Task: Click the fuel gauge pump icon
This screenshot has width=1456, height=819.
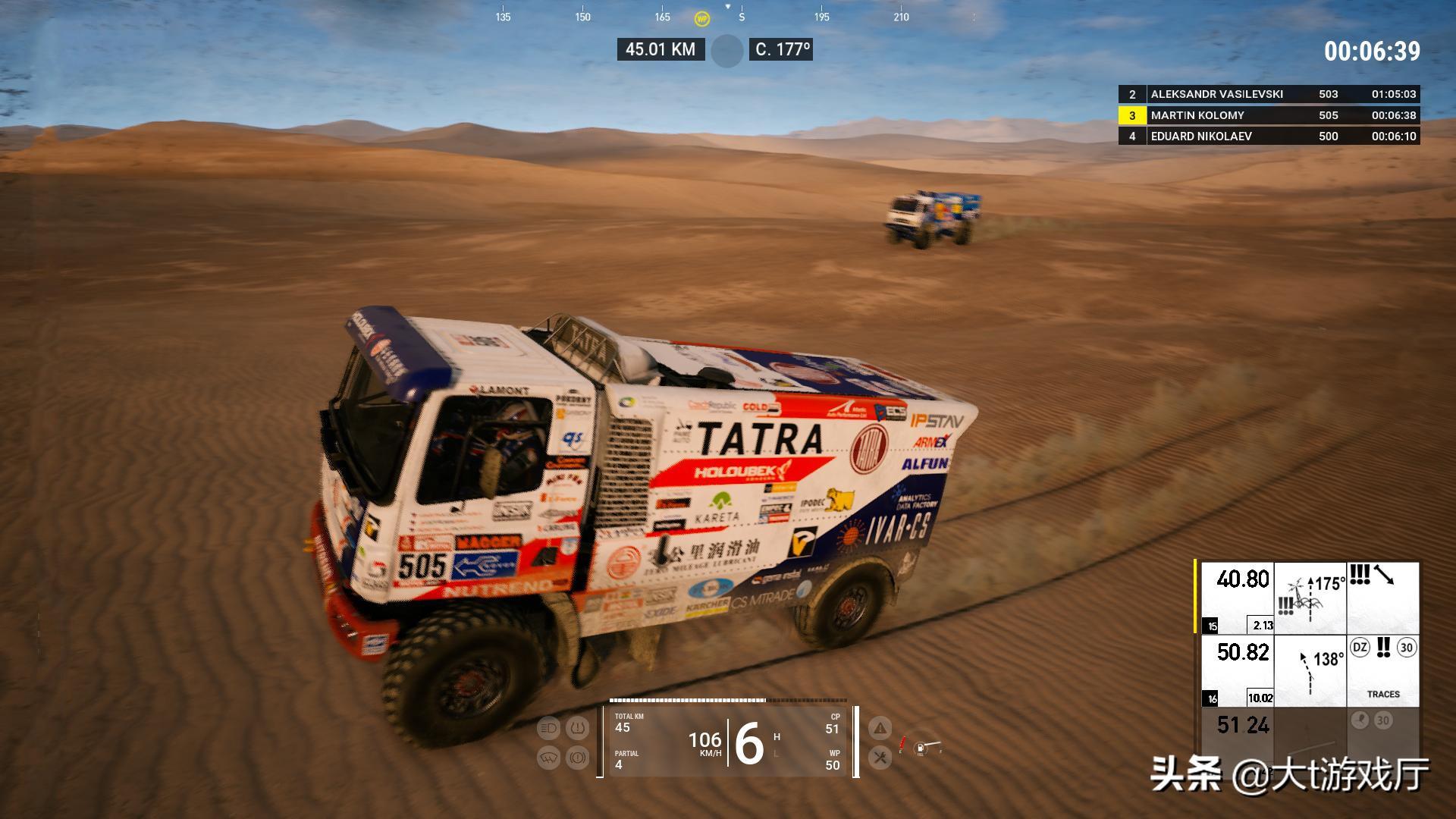Action: point(921,749)
